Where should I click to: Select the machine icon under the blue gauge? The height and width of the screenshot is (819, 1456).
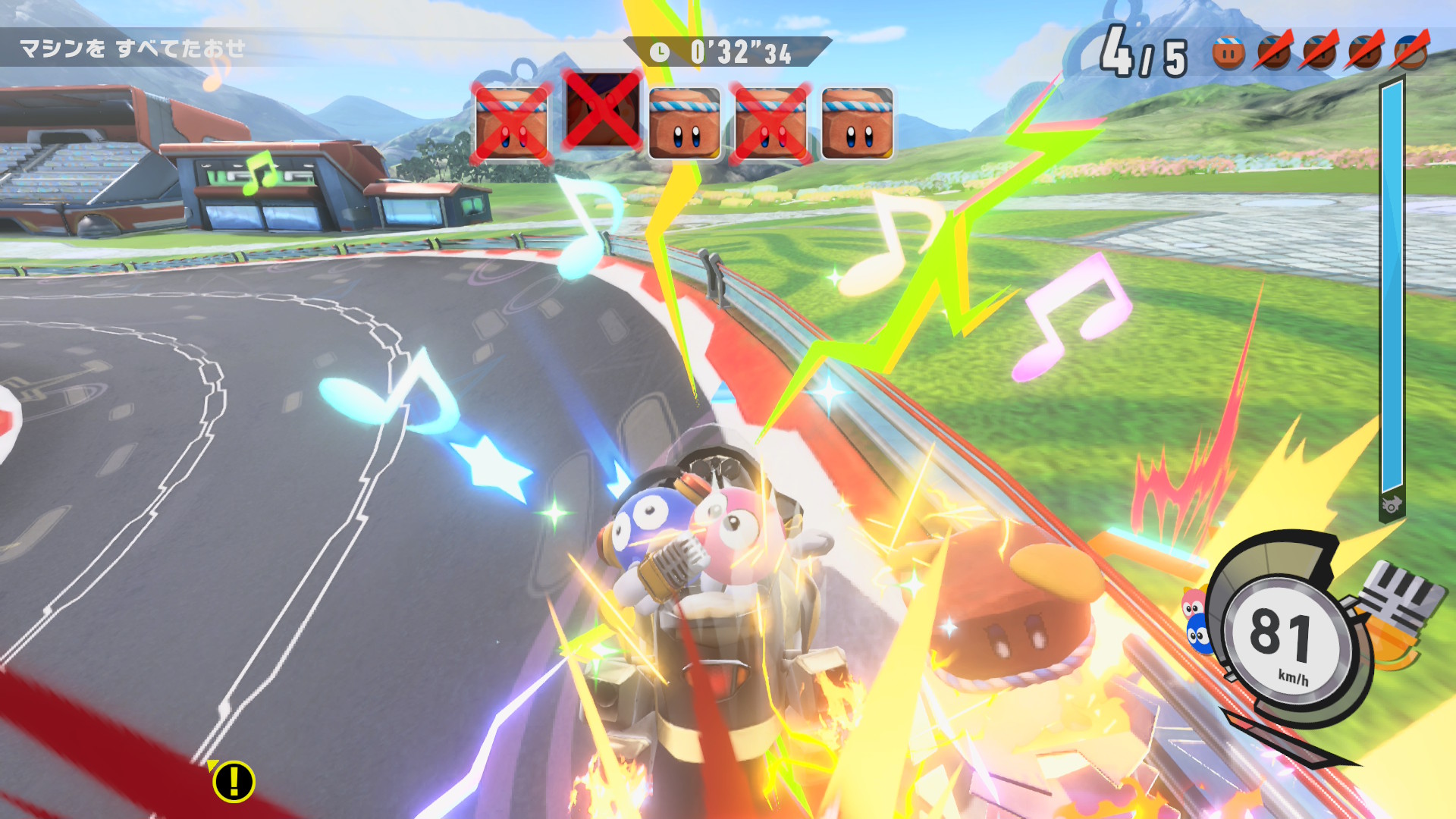click(x=1392, y=504)
